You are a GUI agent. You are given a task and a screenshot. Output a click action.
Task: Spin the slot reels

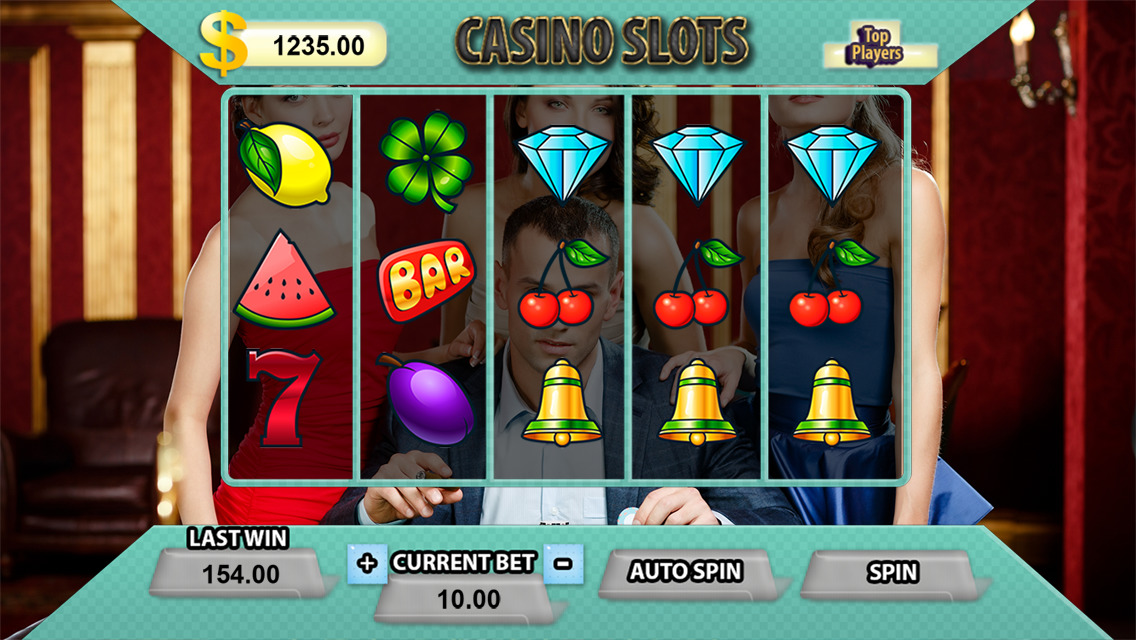click(x=891, y=573)
